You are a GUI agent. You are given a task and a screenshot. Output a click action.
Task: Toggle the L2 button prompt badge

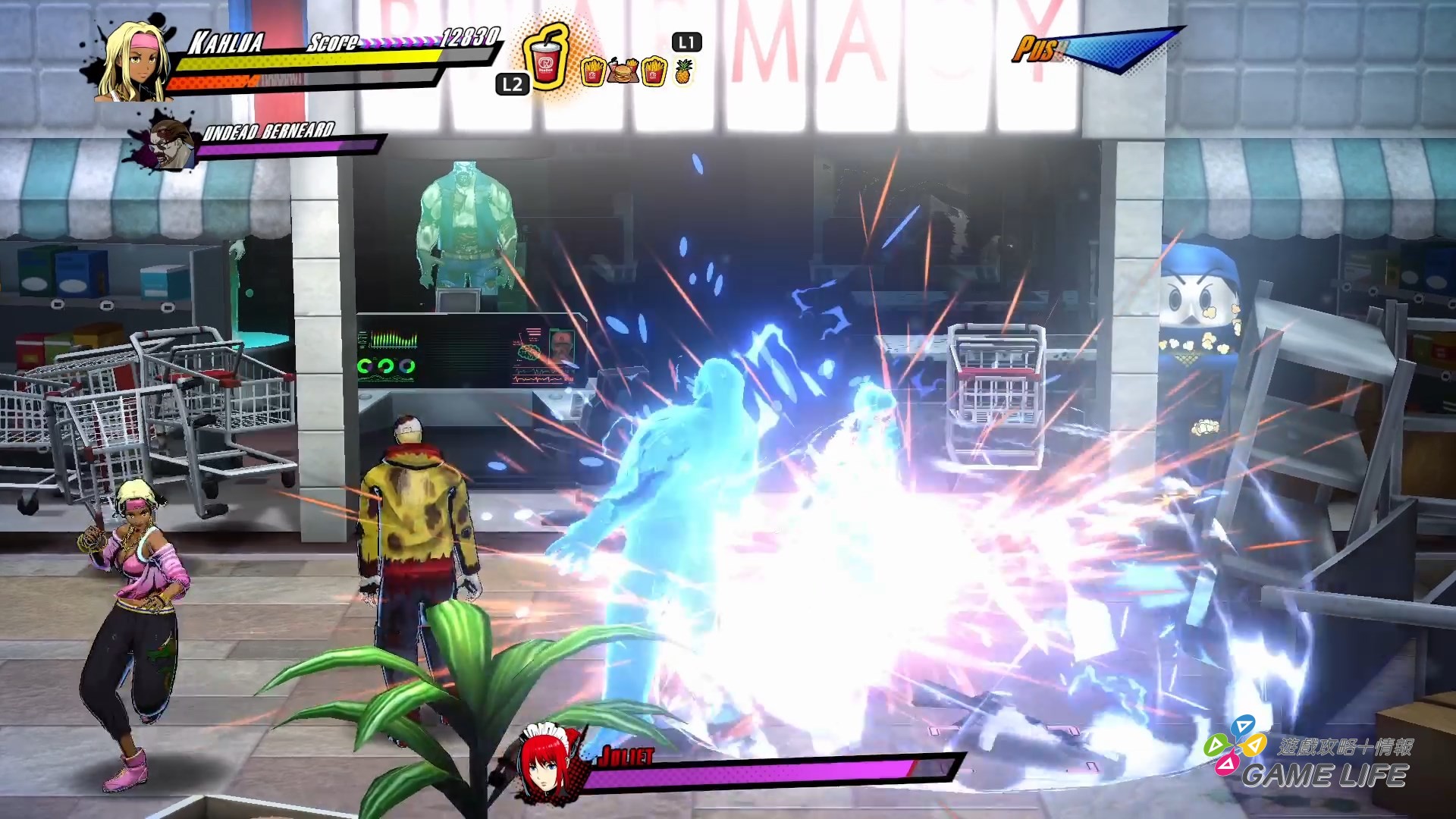point(511,86)
